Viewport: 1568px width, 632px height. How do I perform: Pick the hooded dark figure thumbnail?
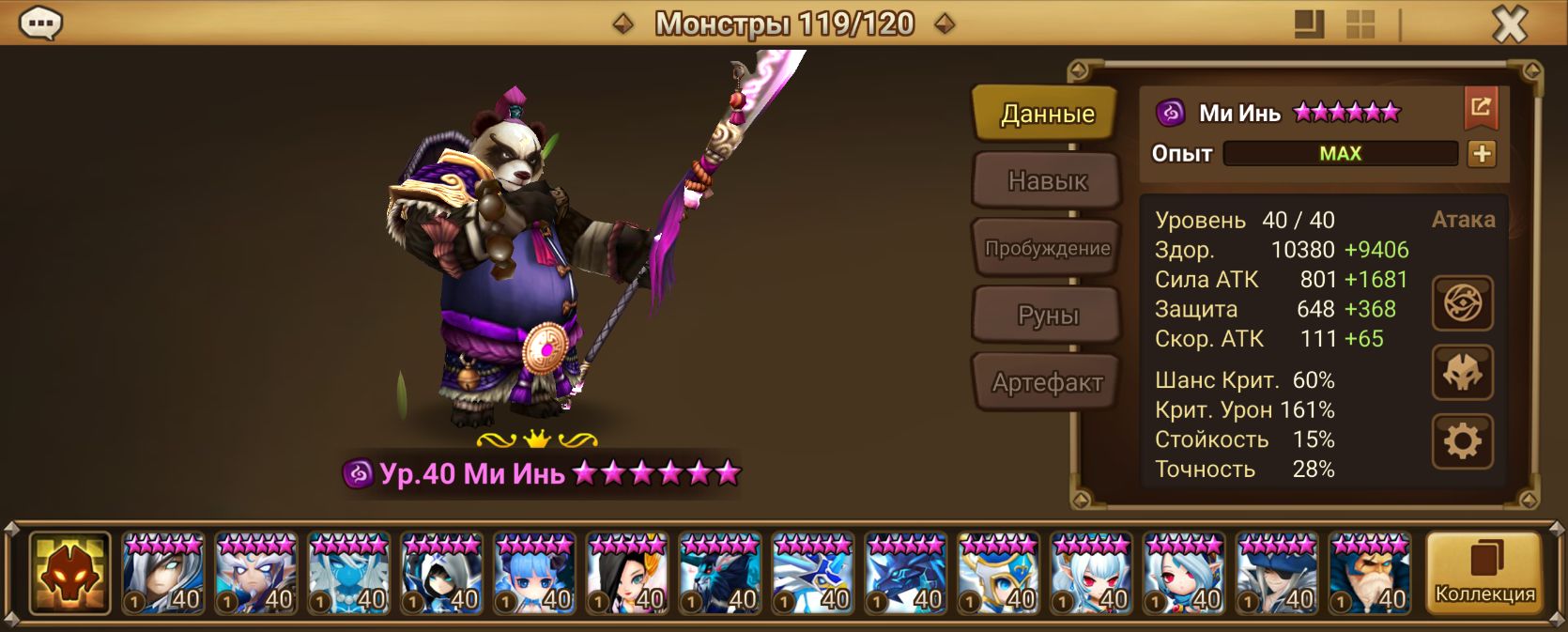440,574
